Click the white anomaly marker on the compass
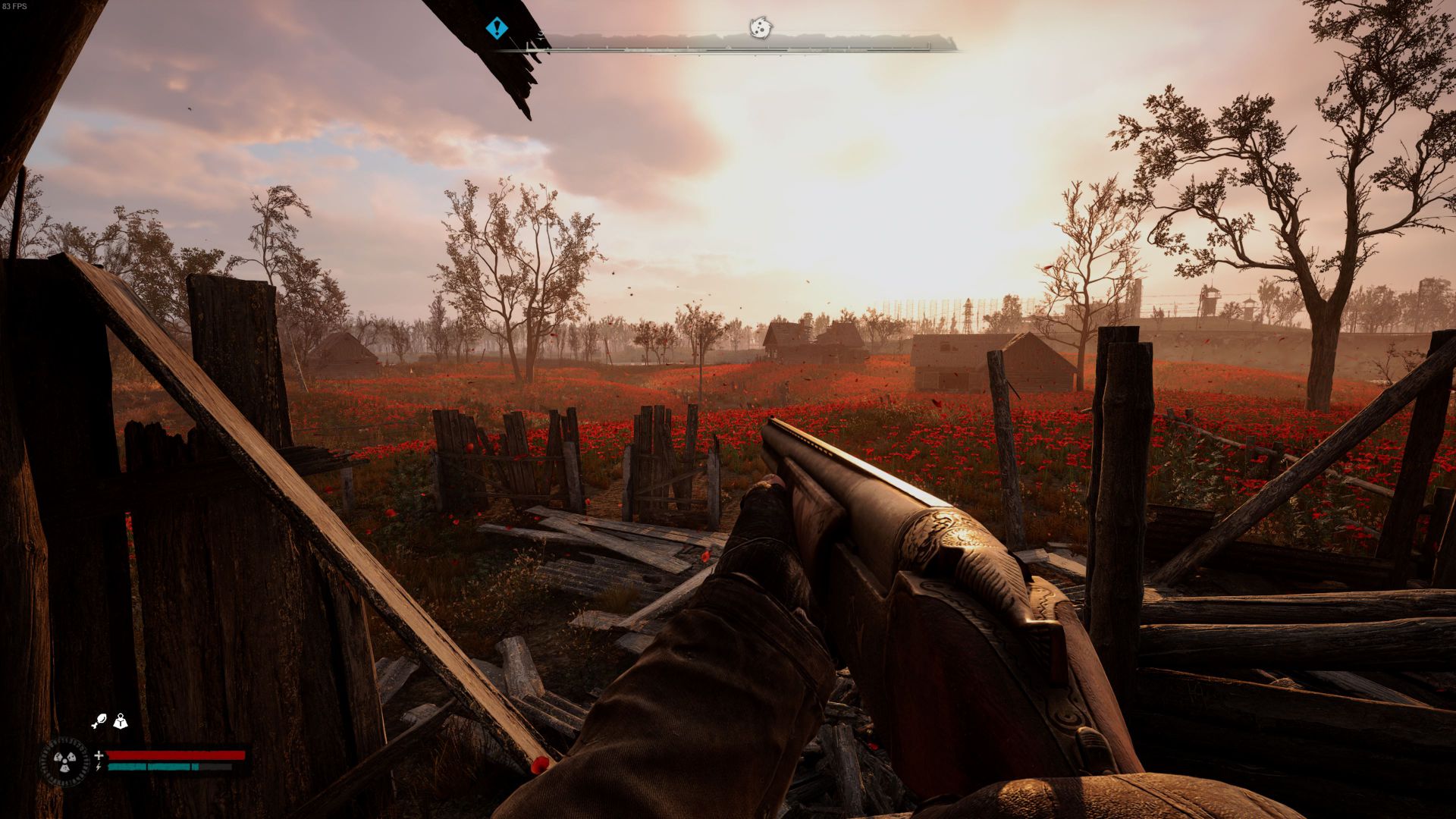1456x819 pixels. click(759, 28)
